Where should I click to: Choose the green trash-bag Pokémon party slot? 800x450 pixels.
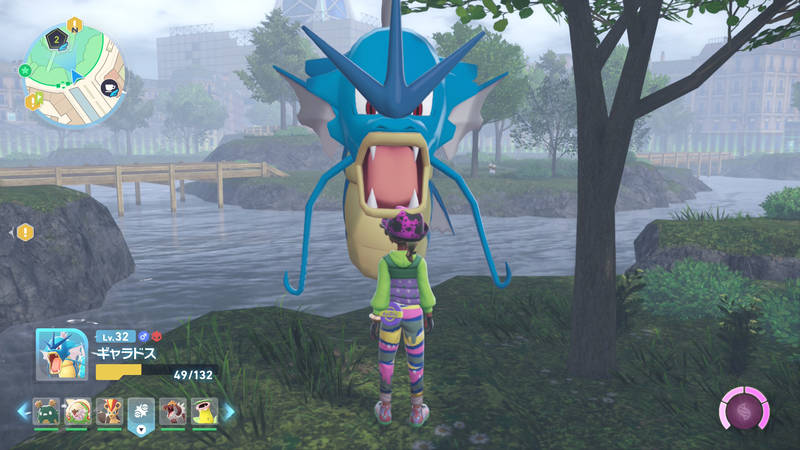47,411
